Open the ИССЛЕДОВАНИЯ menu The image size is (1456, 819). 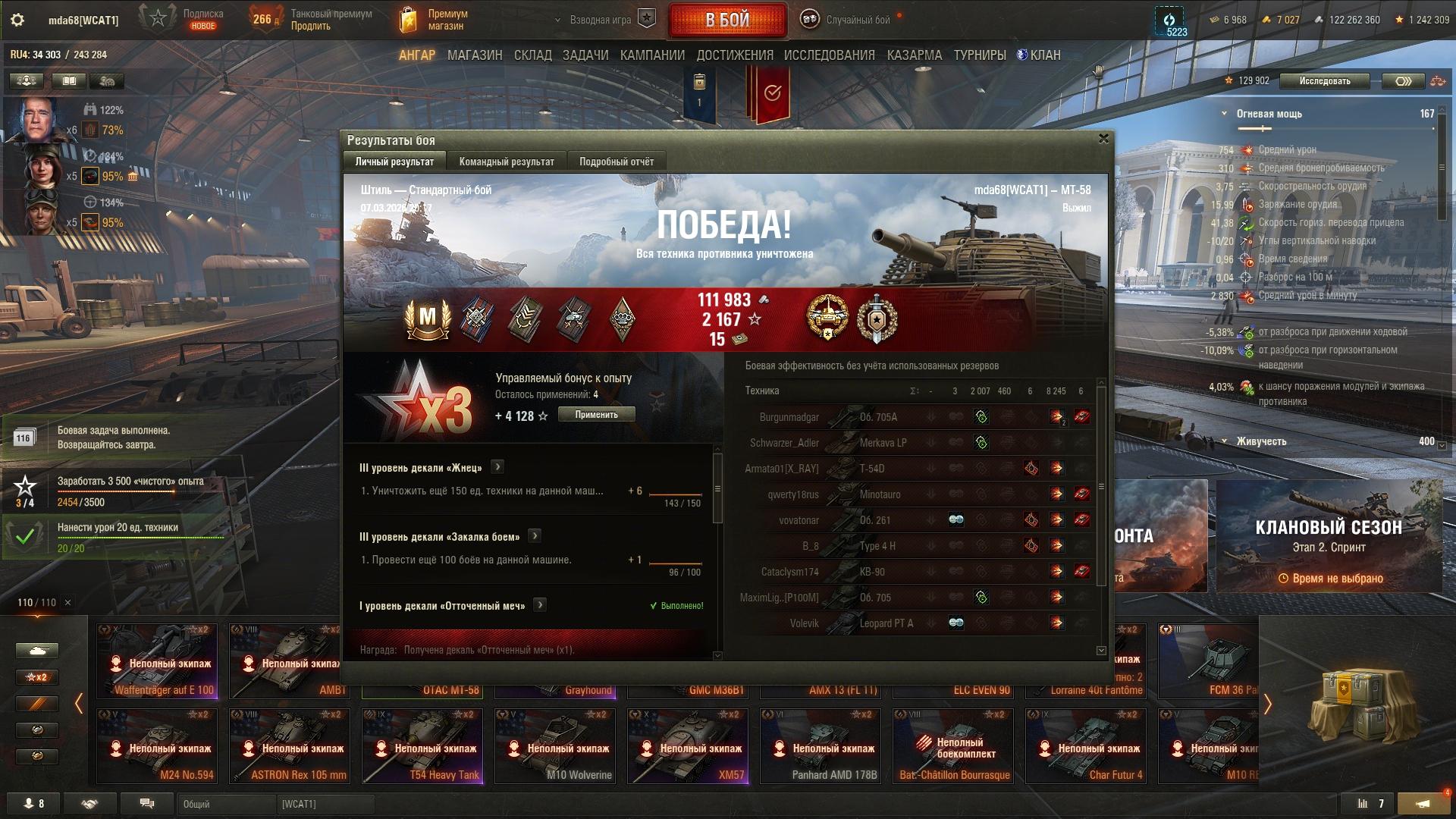point(829,55)
